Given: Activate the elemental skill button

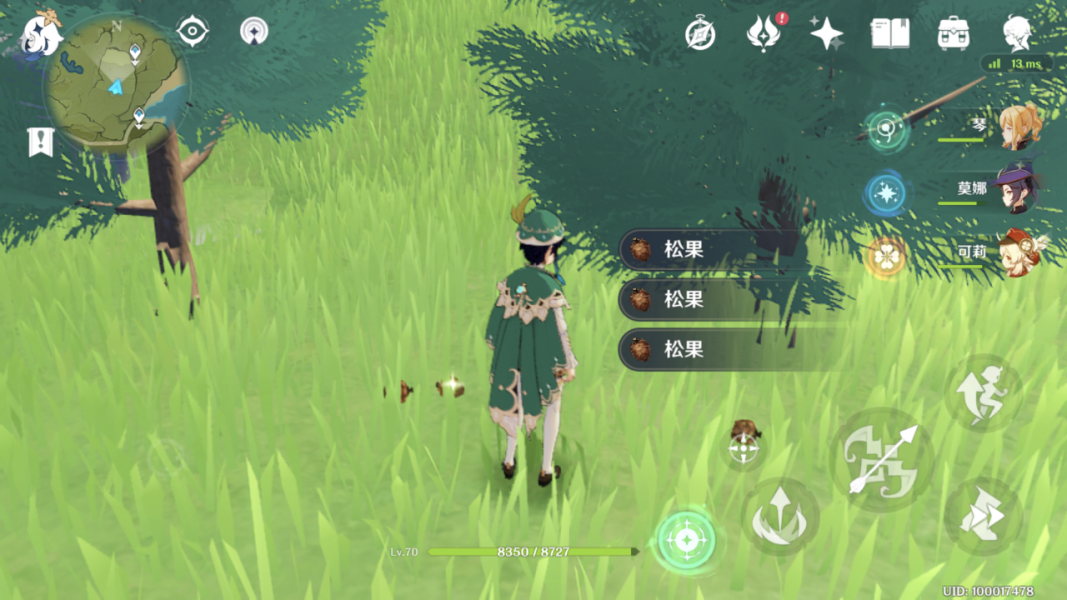Looking at the screenshot, I should pyautogui.click(x=780, y=517).
